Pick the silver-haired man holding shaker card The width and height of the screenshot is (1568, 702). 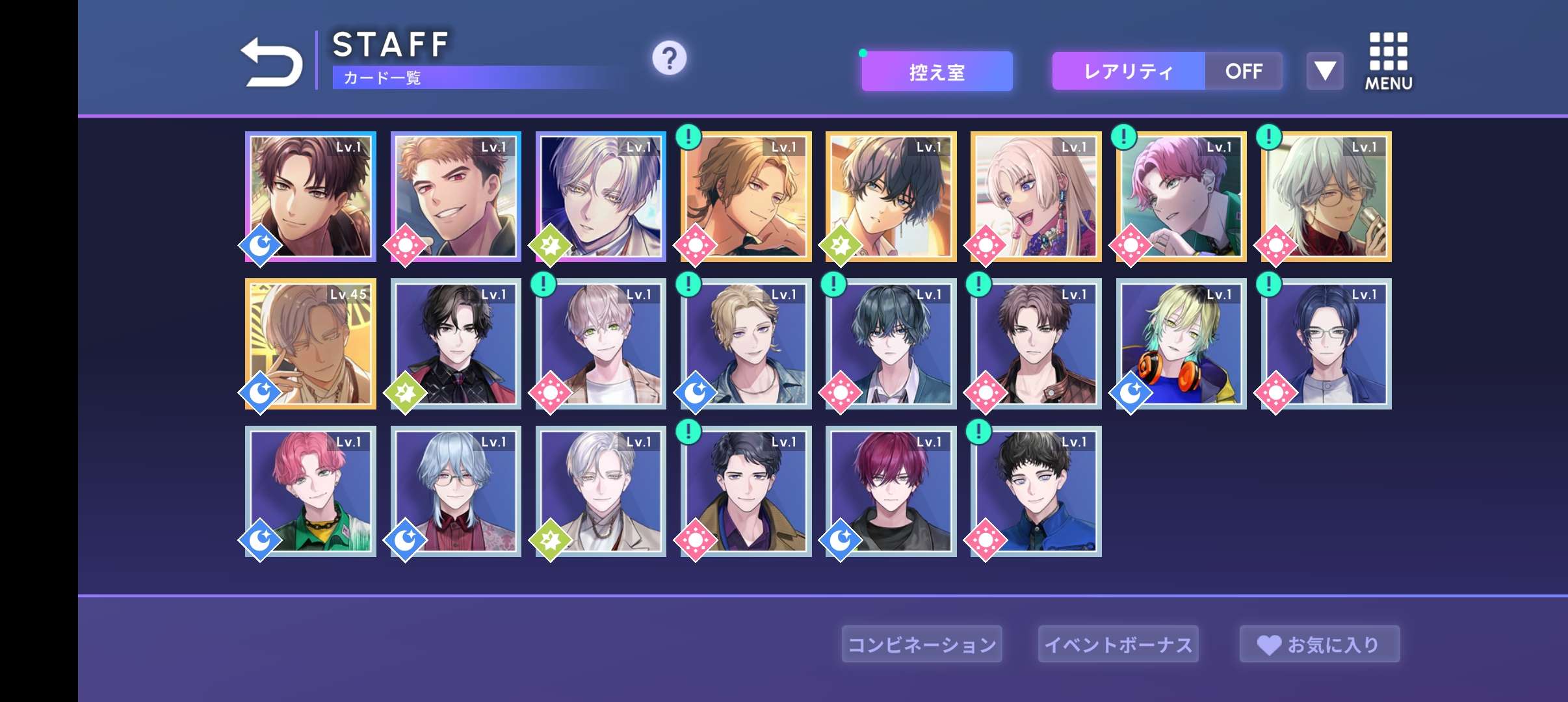1326,197
